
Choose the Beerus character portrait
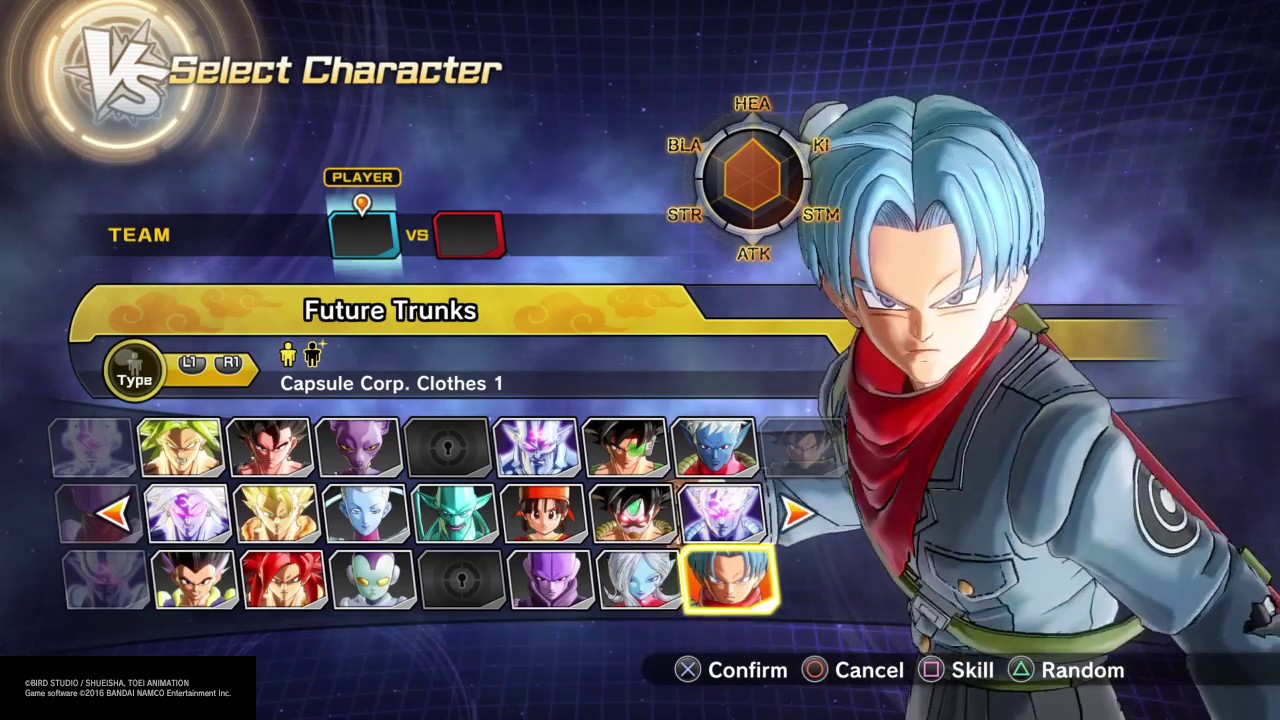358,447
